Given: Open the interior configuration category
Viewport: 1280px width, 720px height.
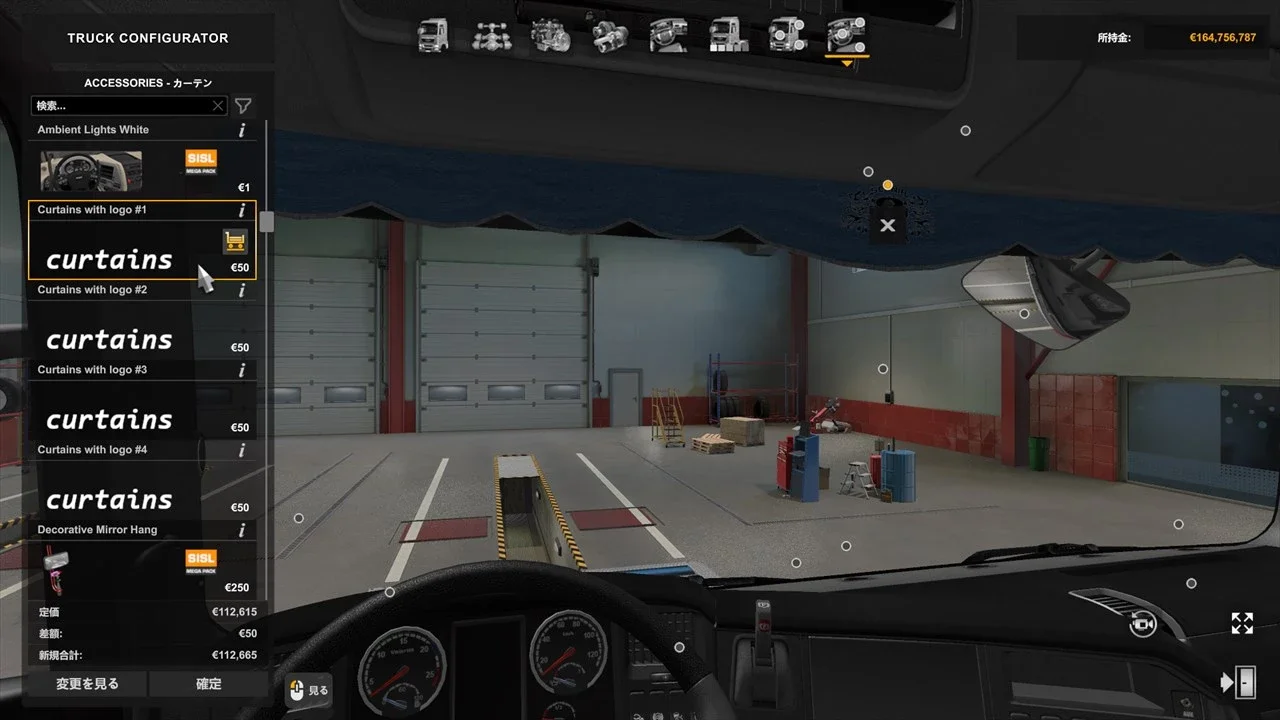Looking at the screenshot, I should pyautogui.click(x=669, y=36).
